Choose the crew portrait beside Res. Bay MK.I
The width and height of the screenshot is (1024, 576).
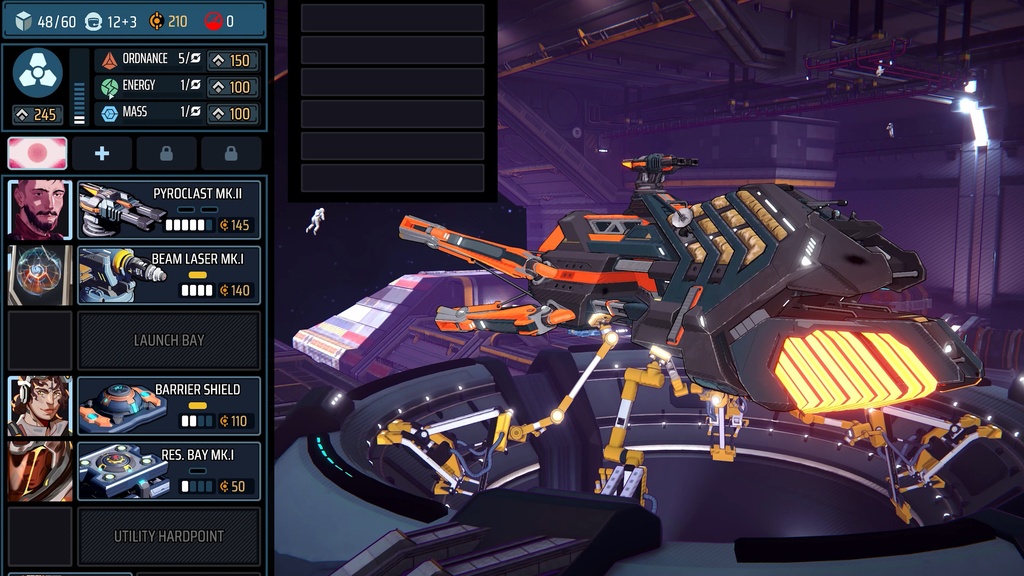pyautogui.click(x=40, y=471)
